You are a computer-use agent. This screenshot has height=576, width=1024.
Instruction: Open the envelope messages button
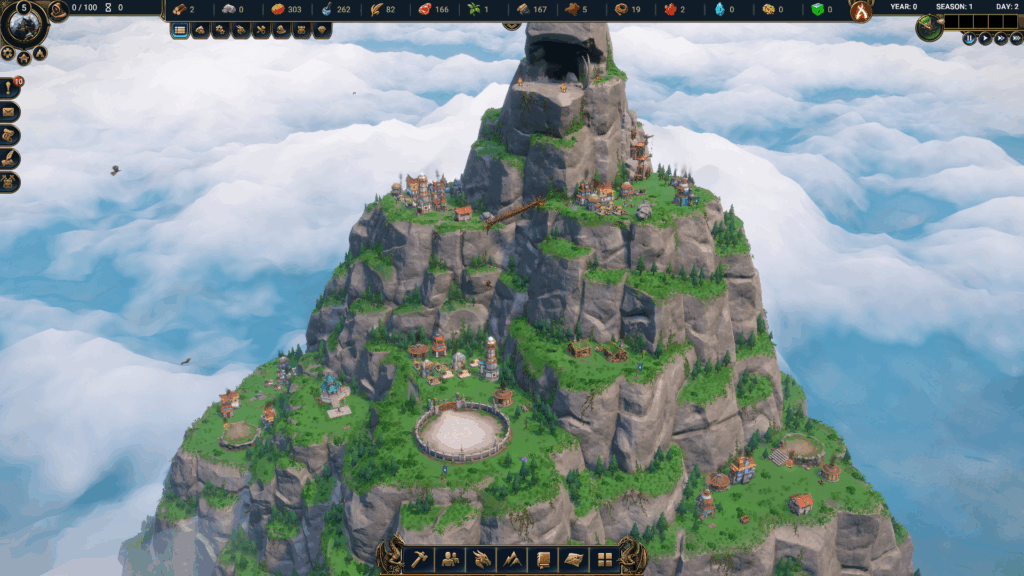pos(10,112)
